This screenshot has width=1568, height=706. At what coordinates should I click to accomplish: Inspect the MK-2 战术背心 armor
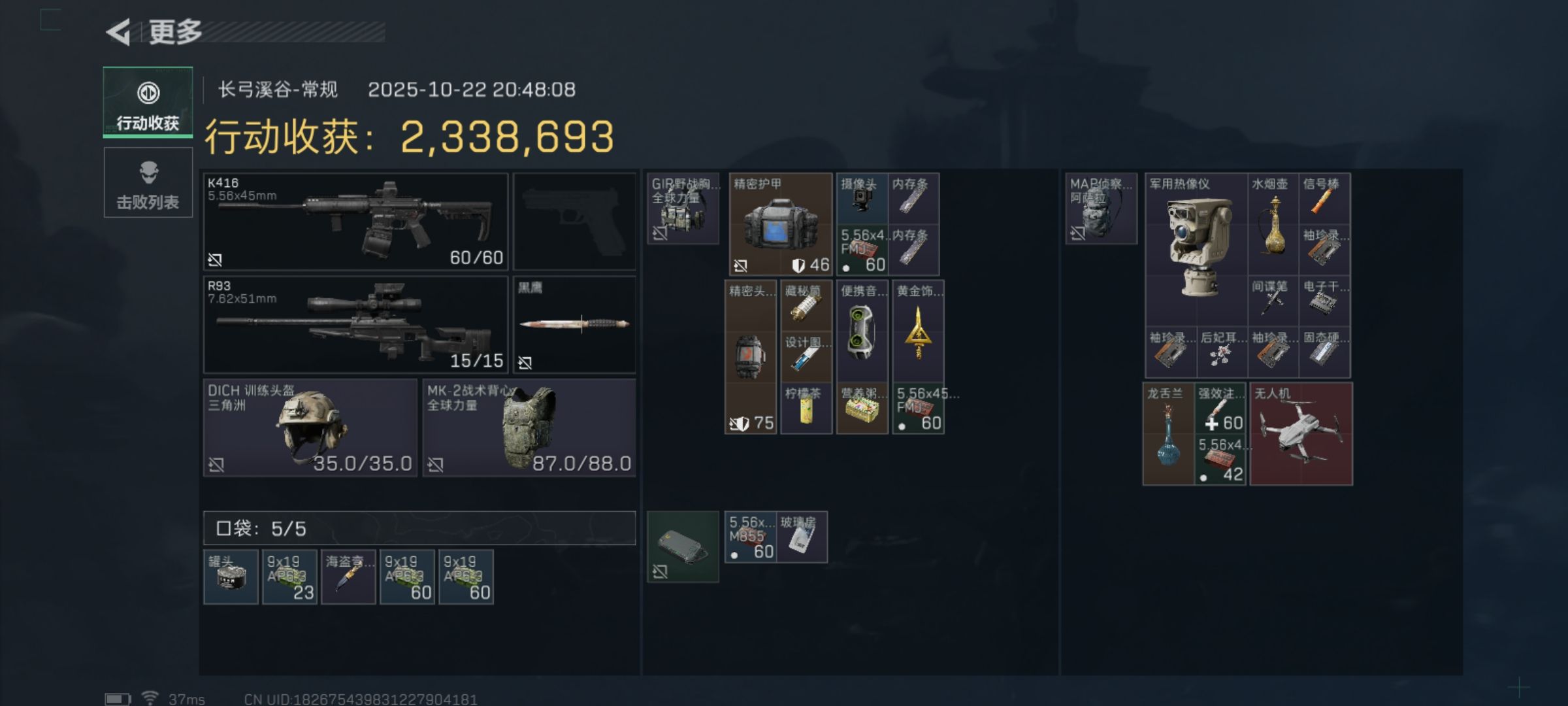[x=529, y=428]
